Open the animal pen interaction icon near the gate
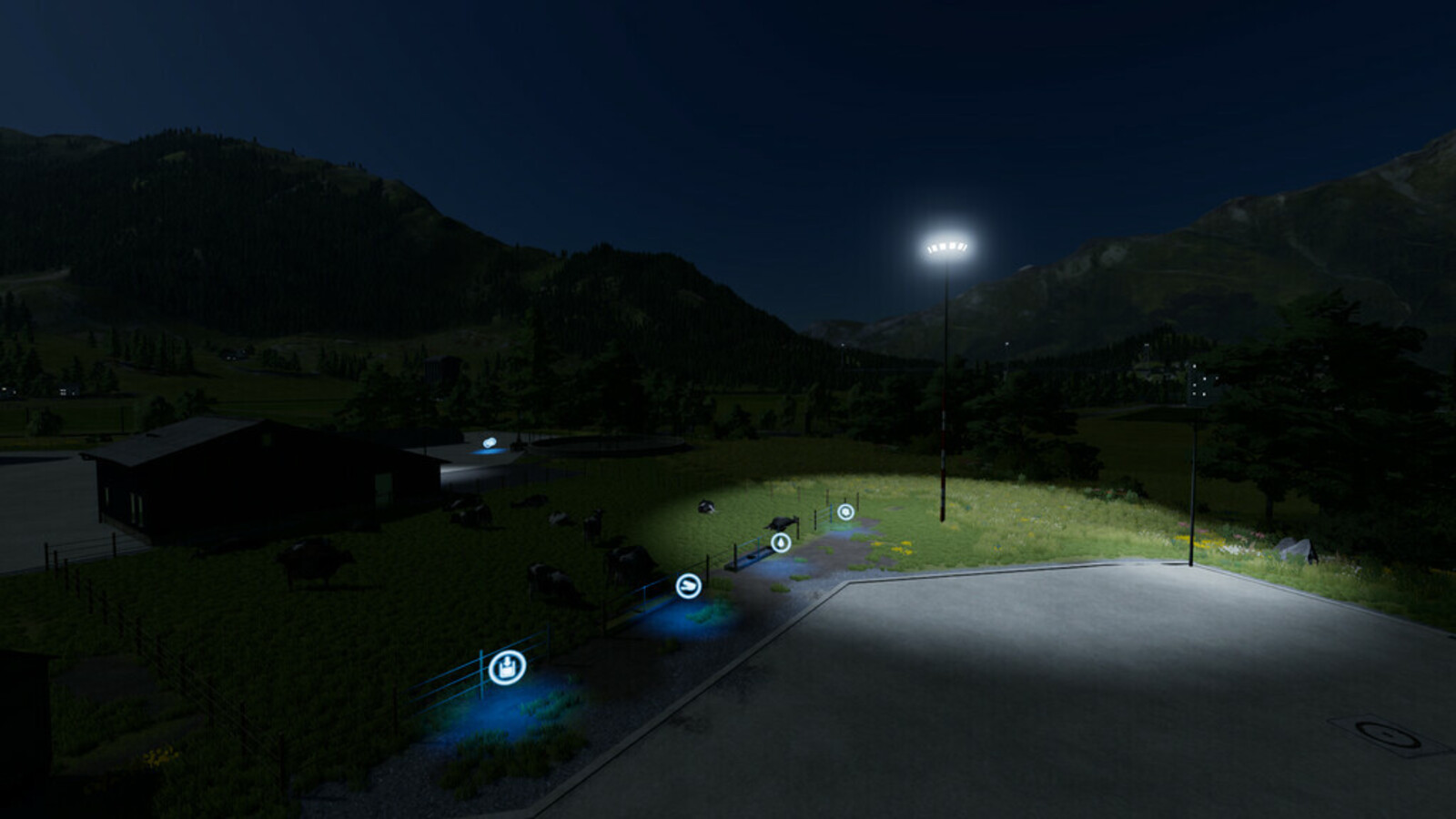The width and height of the screenshot is (1456, 819). 846,512
